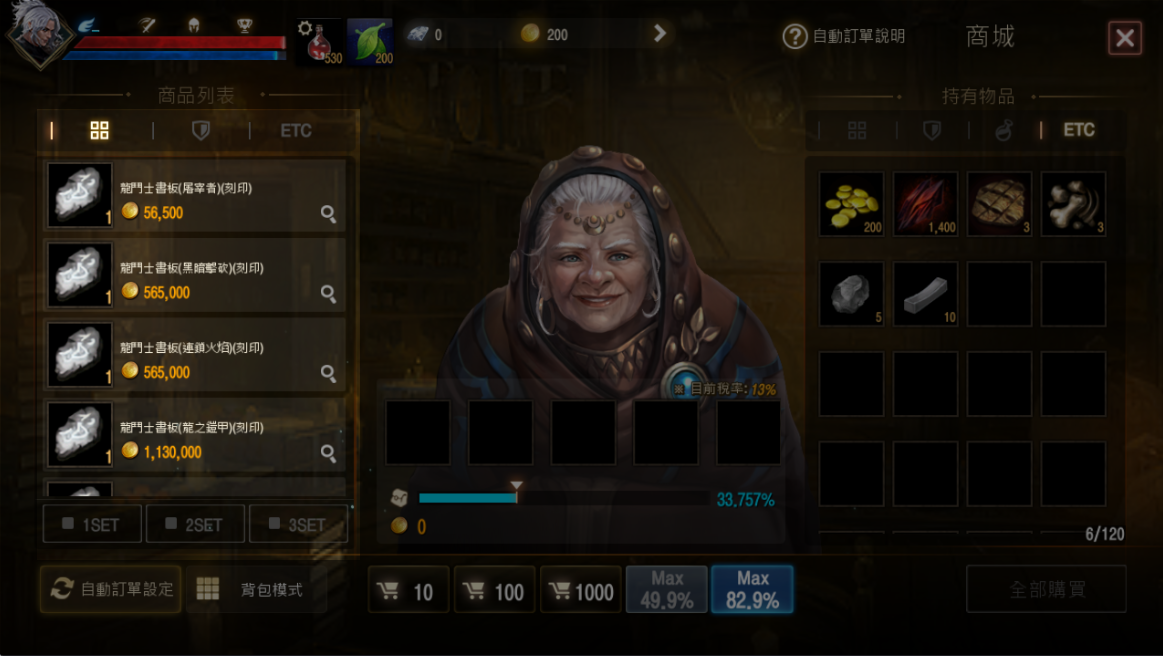
Task: Toggle the 1SET checkbox
Action: [x=92, y=524]
